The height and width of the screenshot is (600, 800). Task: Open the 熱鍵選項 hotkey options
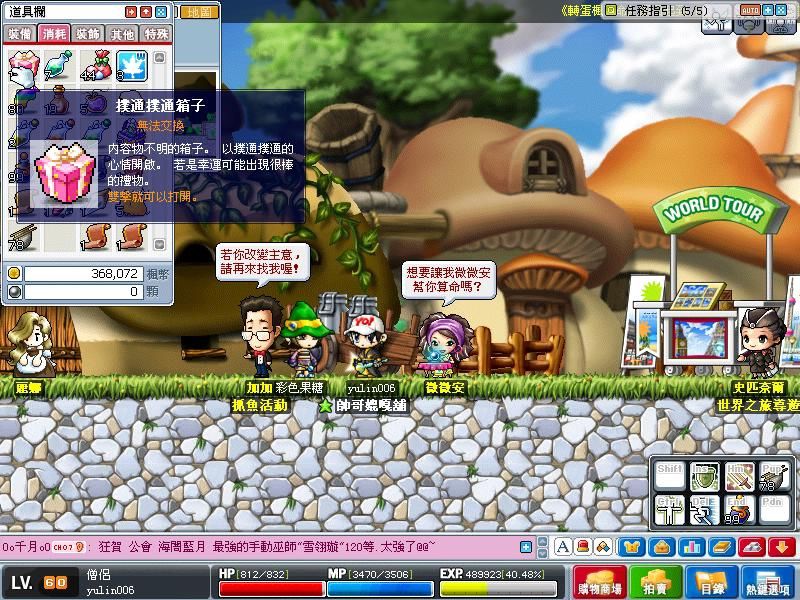769,582
